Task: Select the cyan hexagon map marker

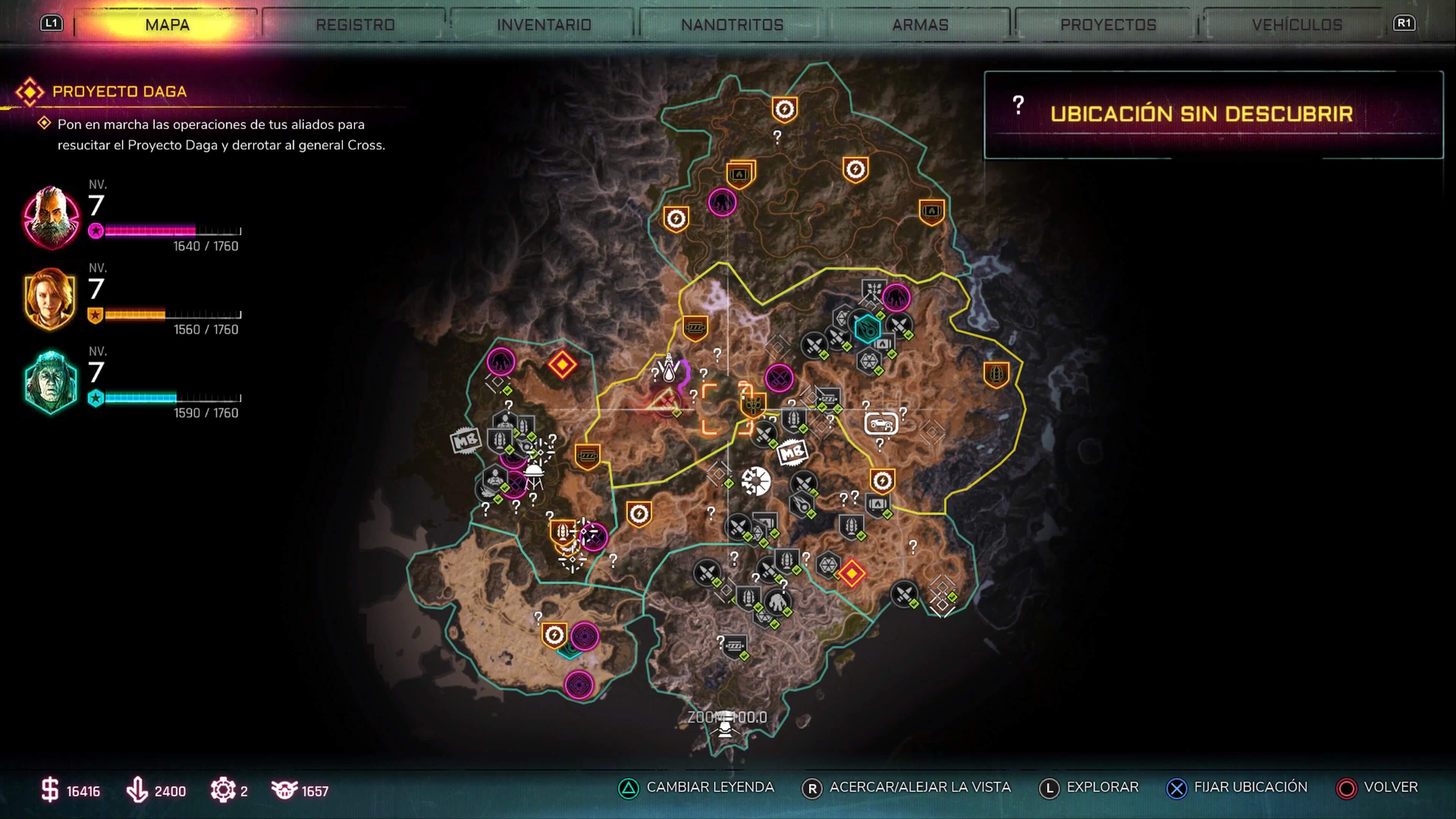Action: pyautogui.click(x=866, y=328)
